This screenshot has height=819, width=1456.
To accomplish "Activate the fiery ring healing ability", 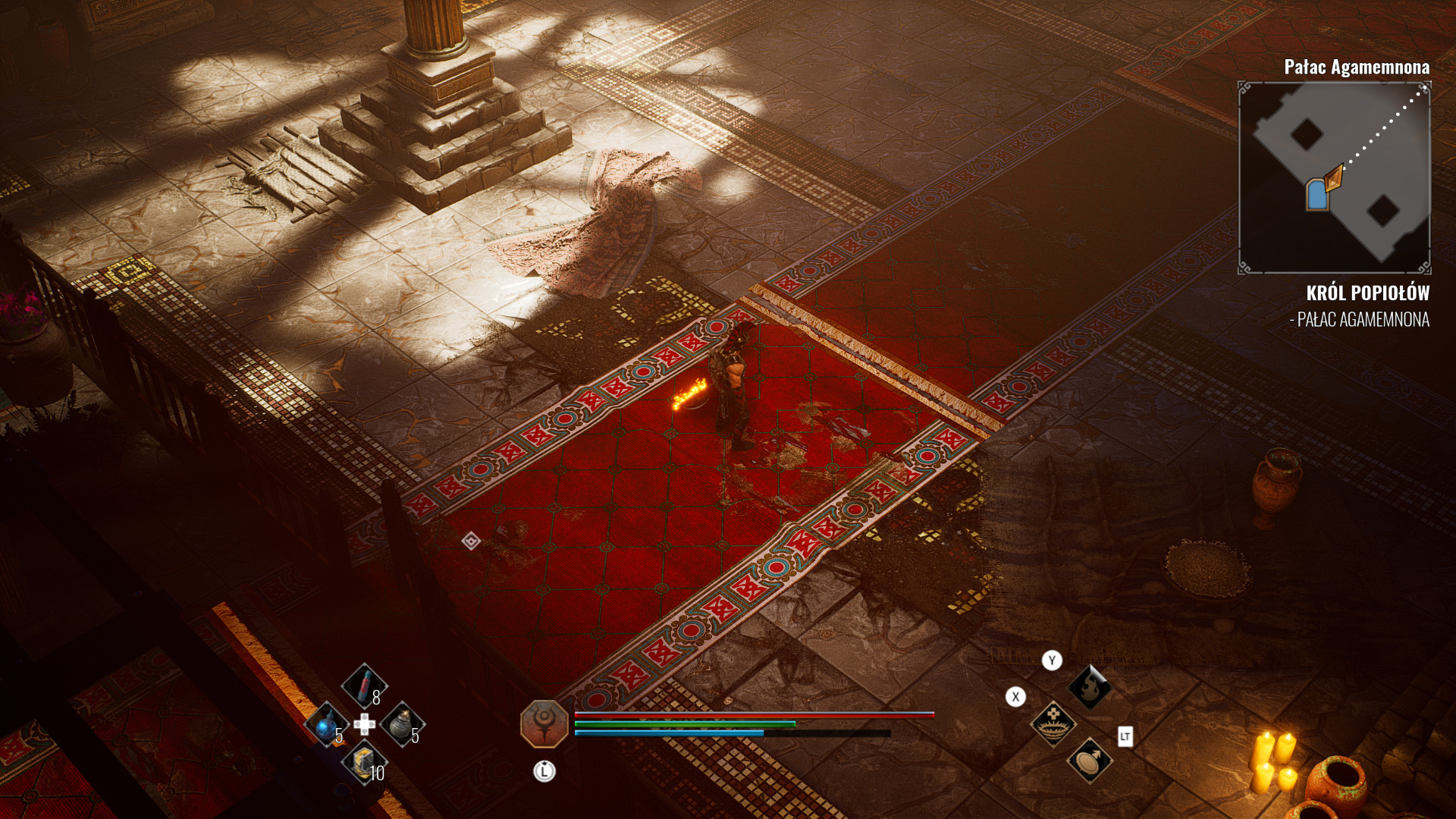I will [1053, 723].
